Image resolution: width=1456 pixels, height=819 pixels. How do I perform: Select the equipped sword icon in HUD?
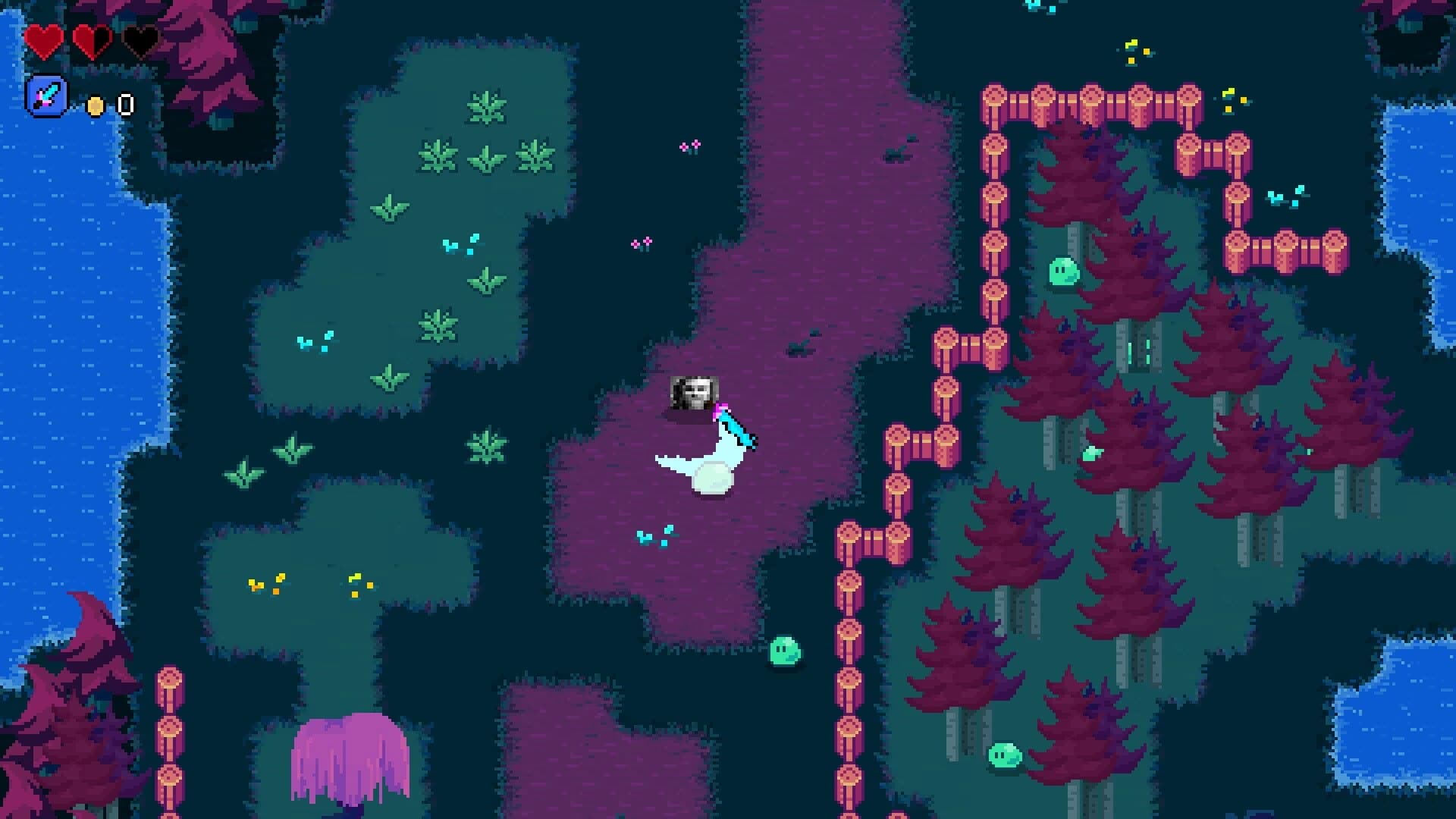pyautogui.click(x=47, y=98)
